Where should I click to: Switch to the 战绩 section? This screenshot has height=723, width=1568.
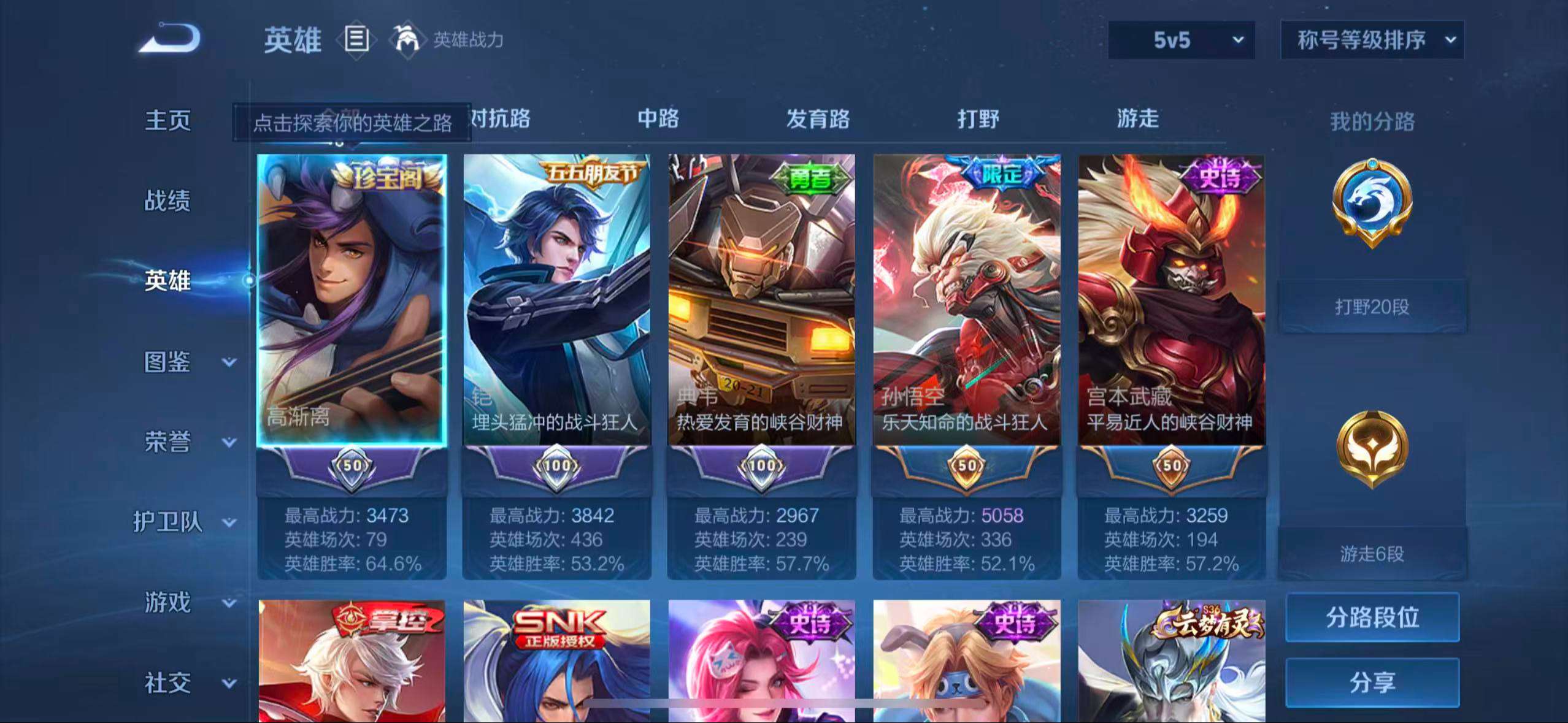(168, 201)
